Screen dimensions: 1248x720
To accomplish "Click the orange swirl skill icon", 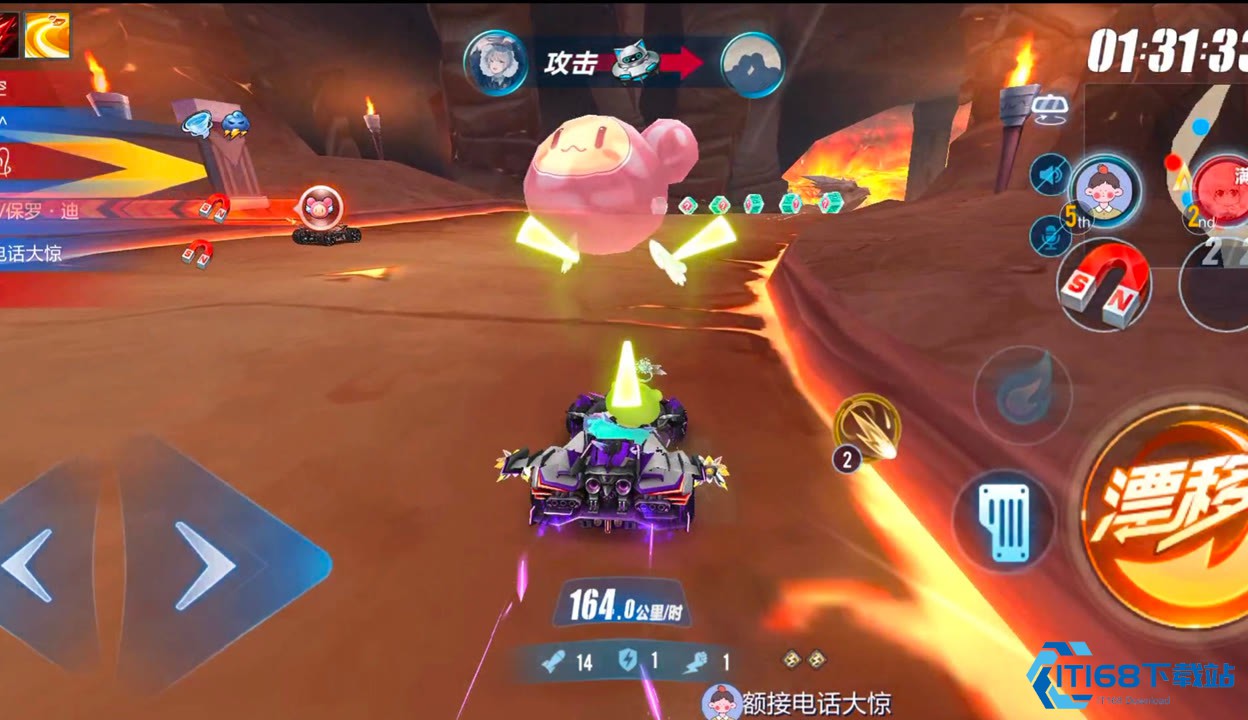I will click(x=47, y=35).
